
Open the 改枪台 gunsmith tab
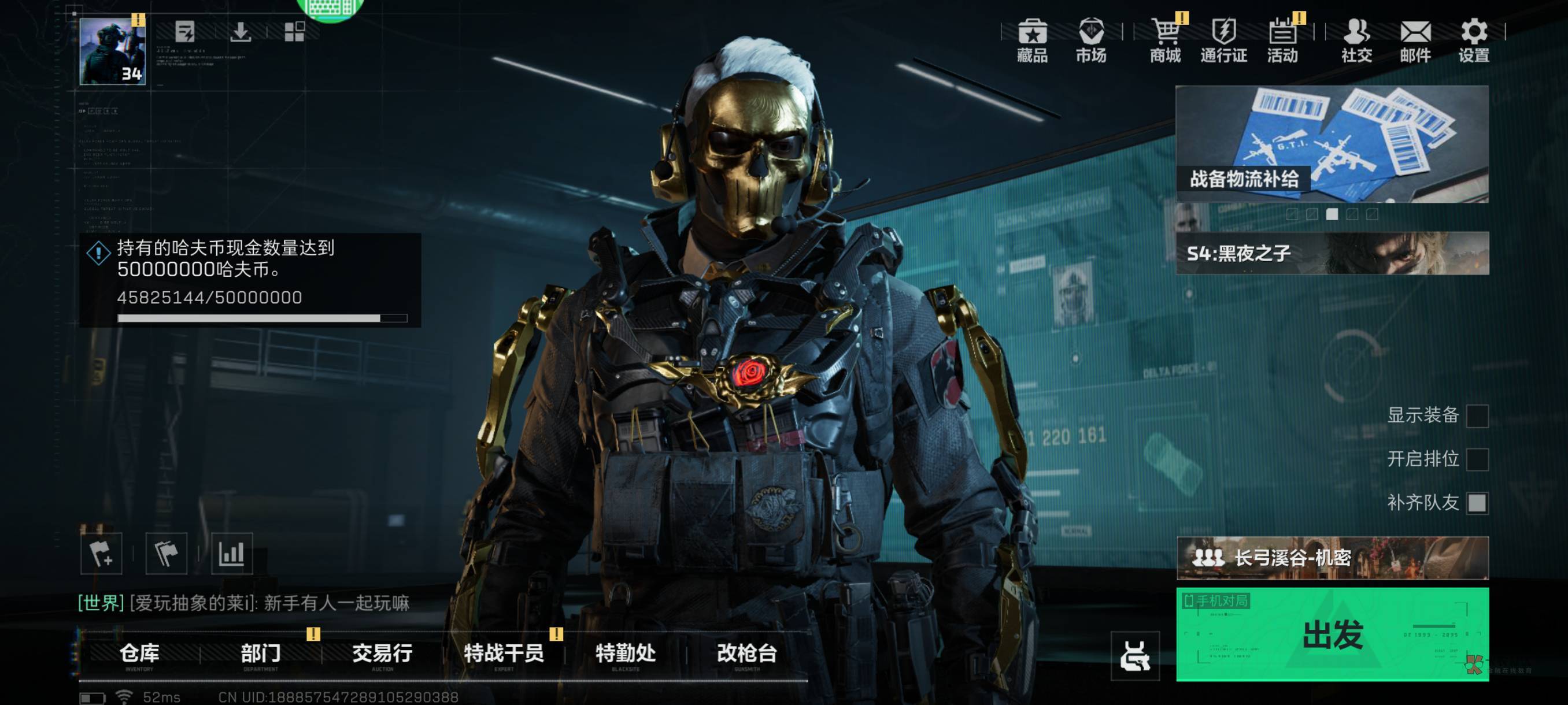click(x=747, y=655)
